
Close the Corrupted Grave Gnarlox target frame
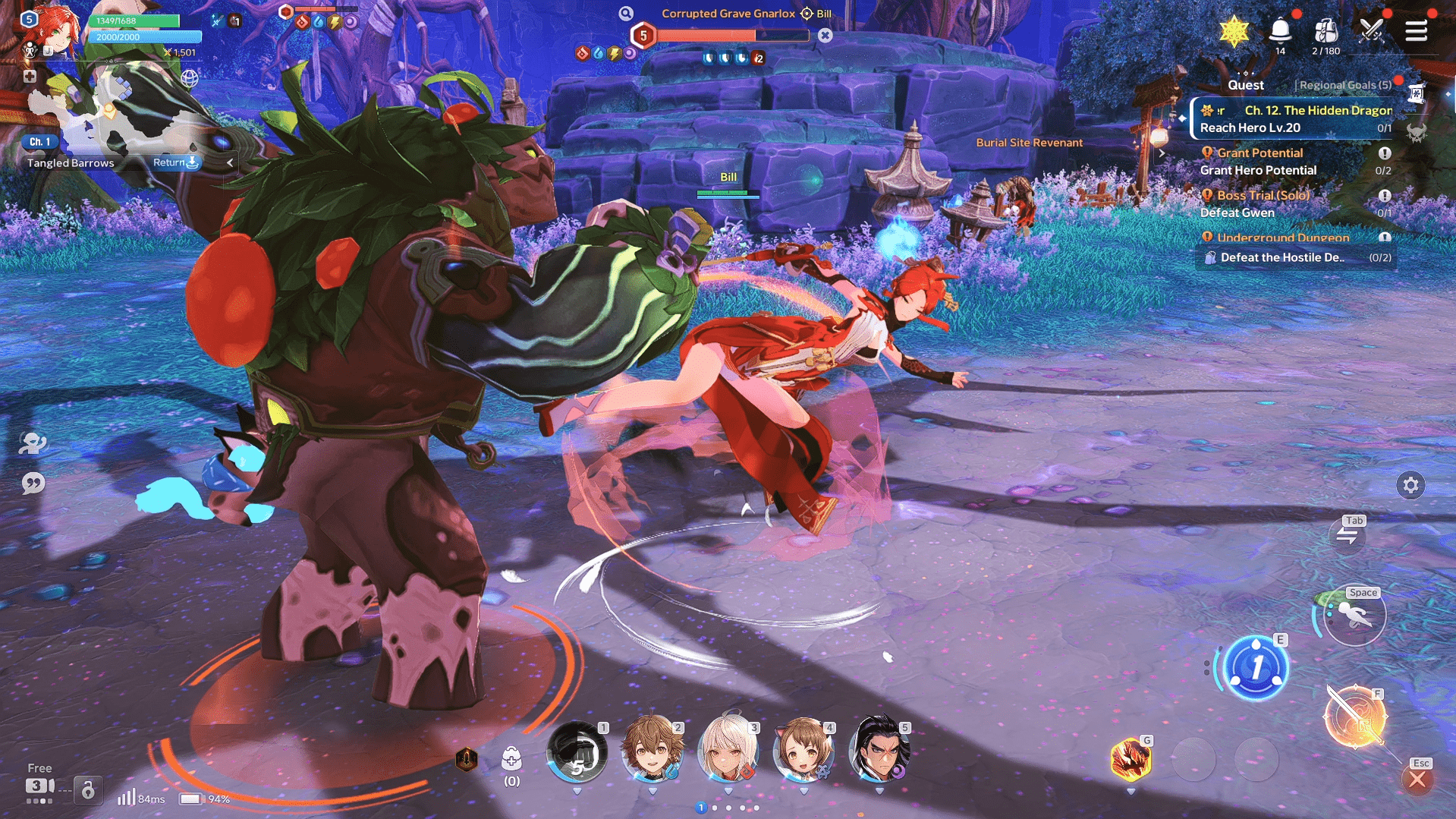(x=825, y=35)
